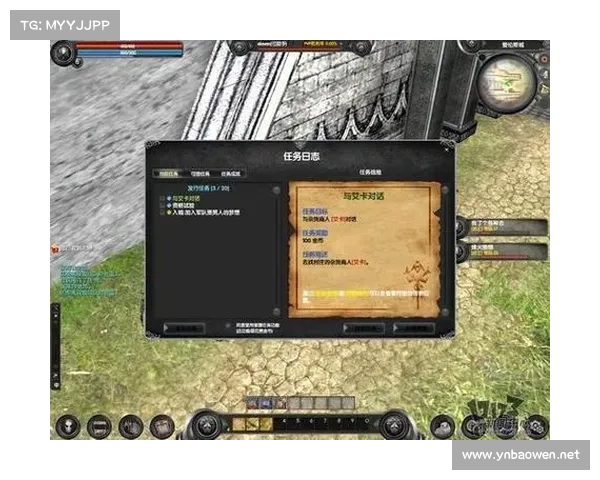The image size is (600, 480).
Task: Open the first round menu button at bottom-left
Action: coord(68,425)
